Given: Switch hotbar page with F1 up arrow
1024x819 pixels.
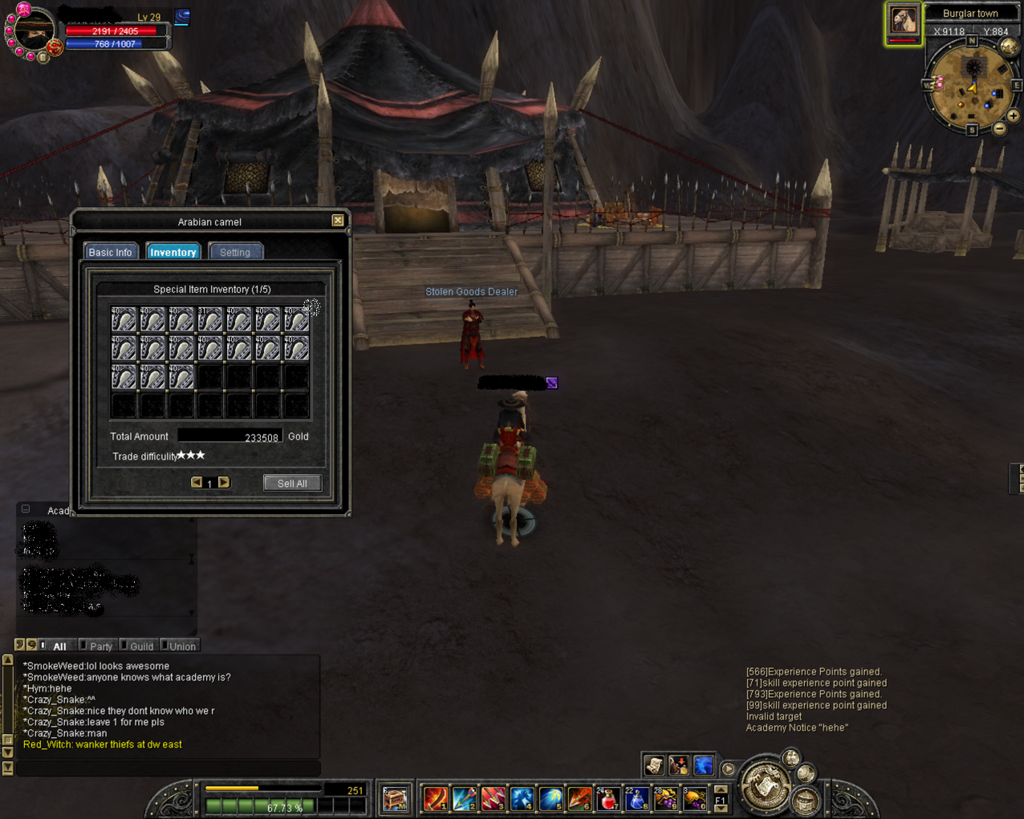Looking at the screenshot, I should point(721,791).
